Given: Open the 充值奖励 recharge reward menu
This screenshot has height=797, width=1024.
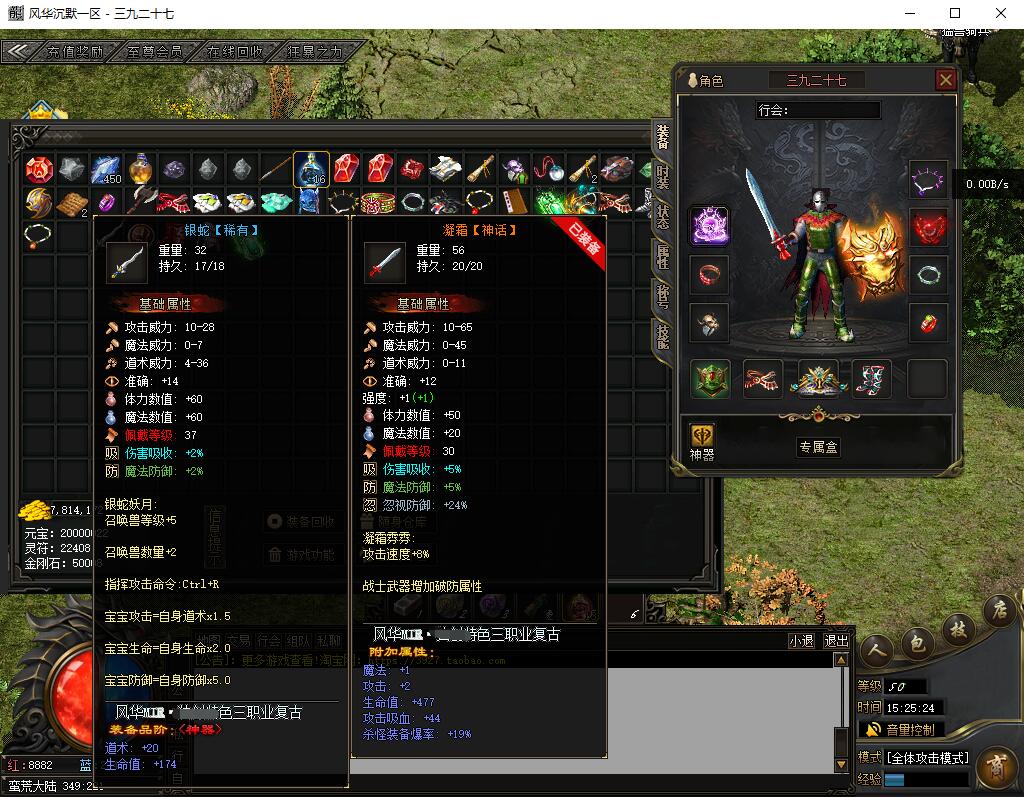Looking at the screenshot, I should point(74,52).
